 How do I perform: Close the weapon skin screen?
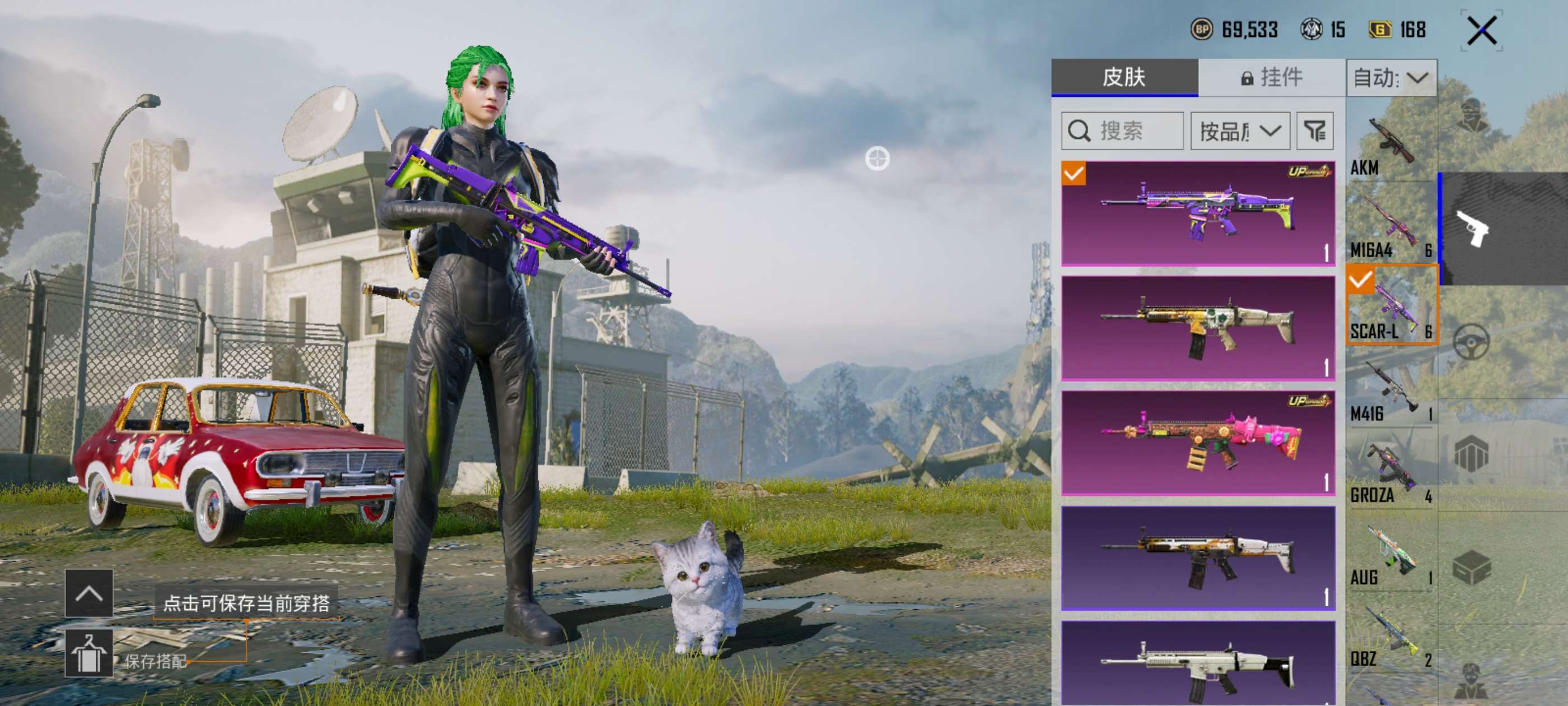[1481, 30]
